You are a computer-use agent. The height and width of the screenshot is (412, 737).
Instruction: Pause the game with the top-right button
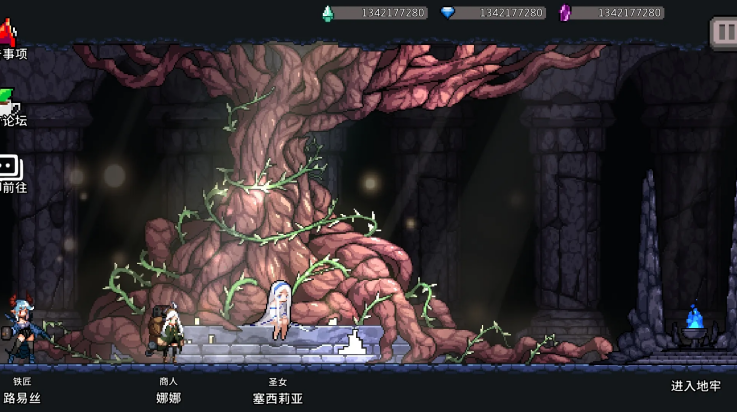click(722, 31)
